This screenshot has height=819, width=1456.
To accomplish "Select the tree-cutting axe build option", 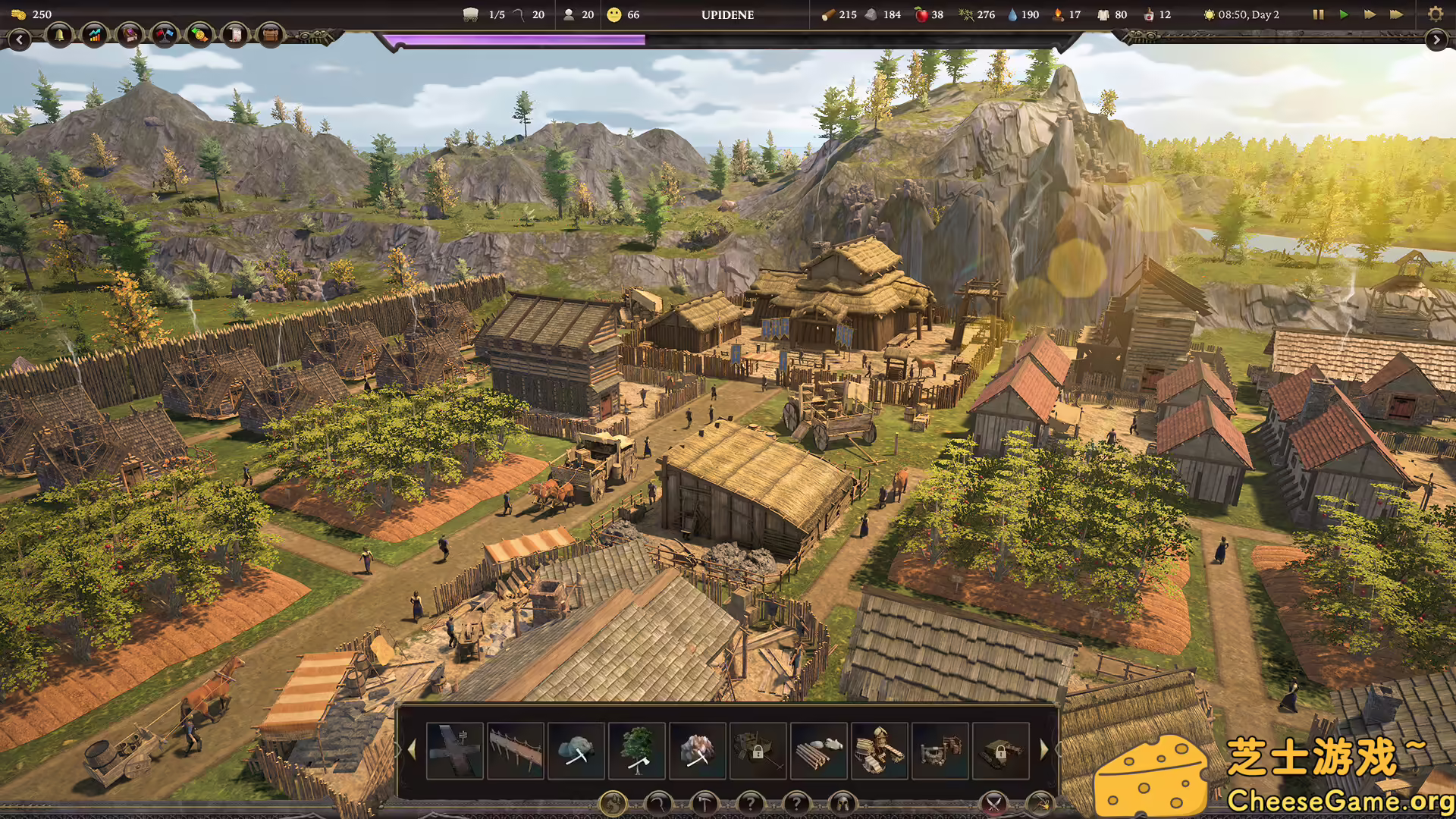I will [x=637, y=752].
